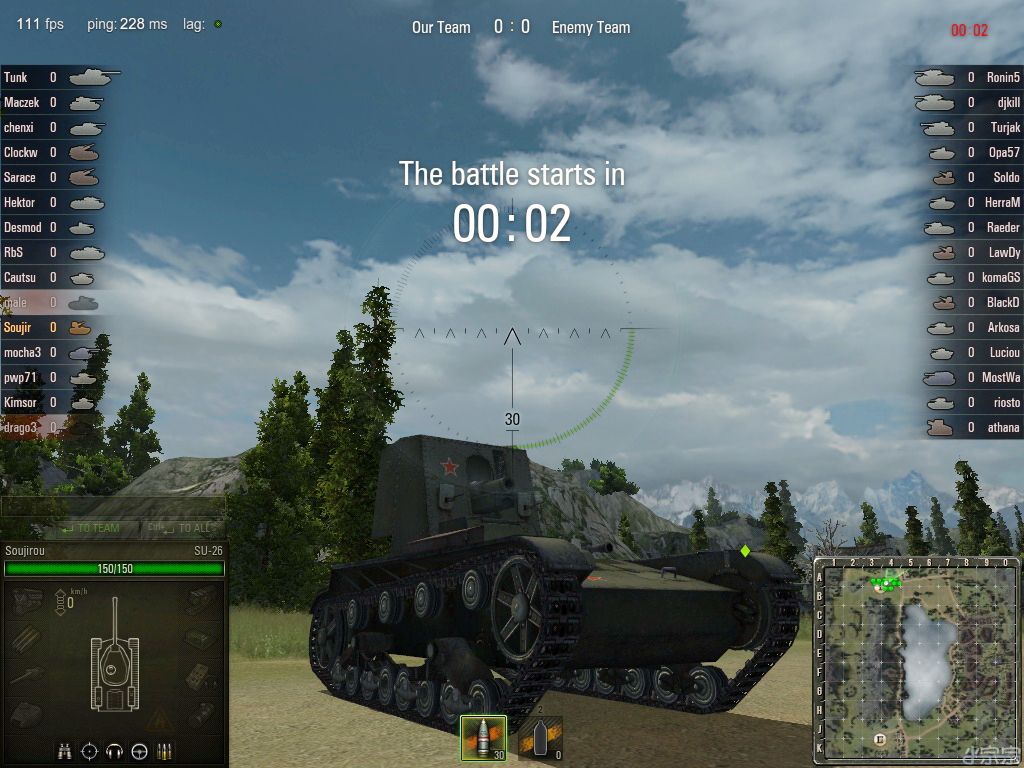Image resolution: width=1024 pixels, height=768 pixels.
Task: Select the gunner crosshair crew icon
Action: coord(90,751)
